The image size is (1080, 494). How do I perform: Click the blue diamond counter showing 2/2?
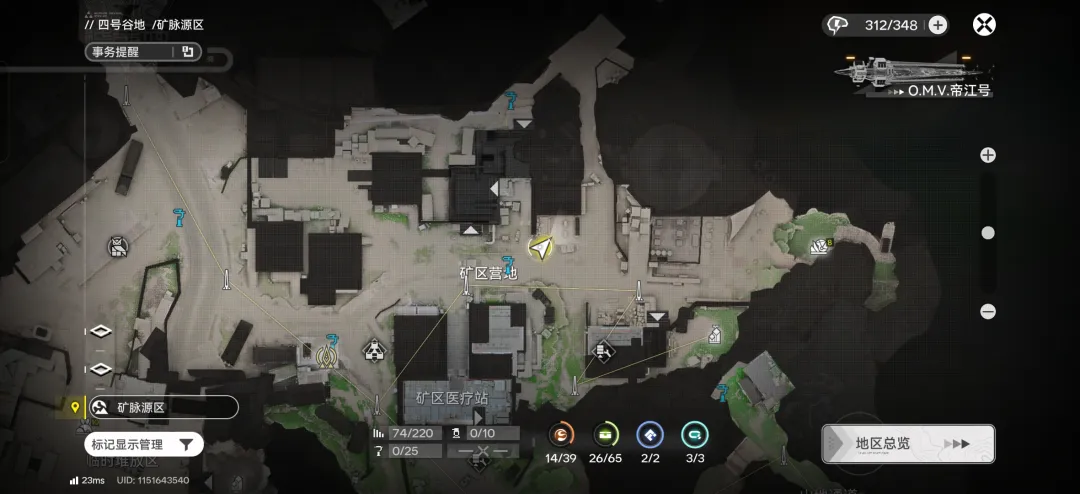[x=650, y=435]
